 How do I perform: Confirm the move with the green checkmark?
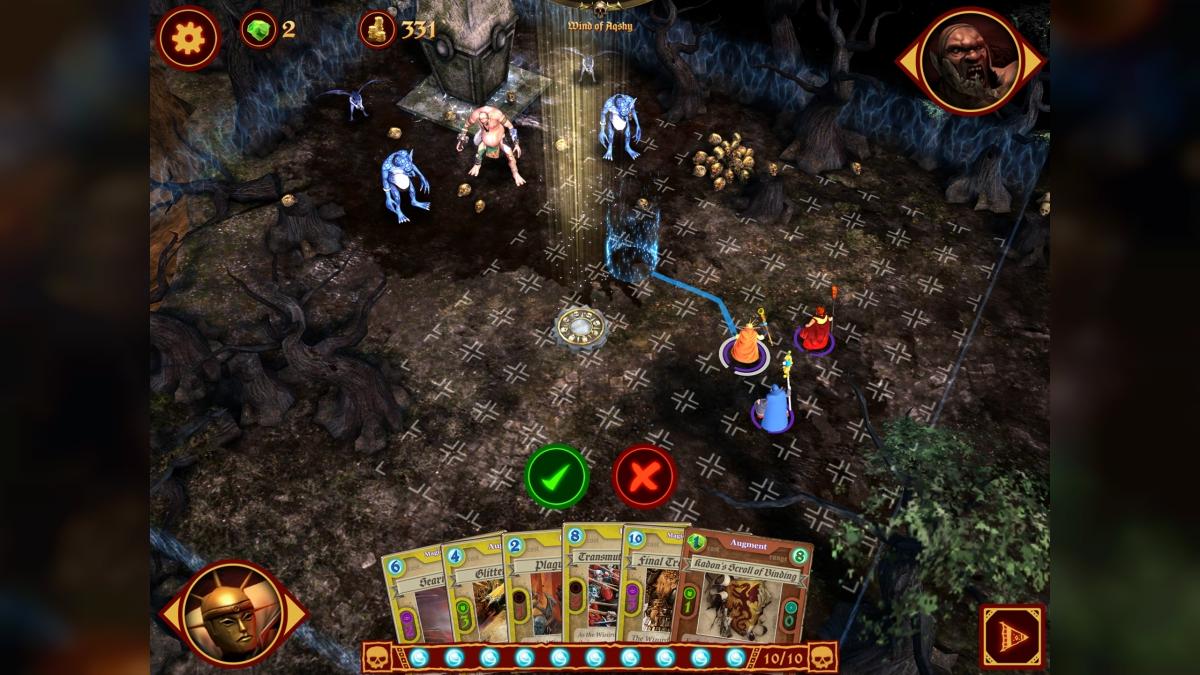(557, 476)
